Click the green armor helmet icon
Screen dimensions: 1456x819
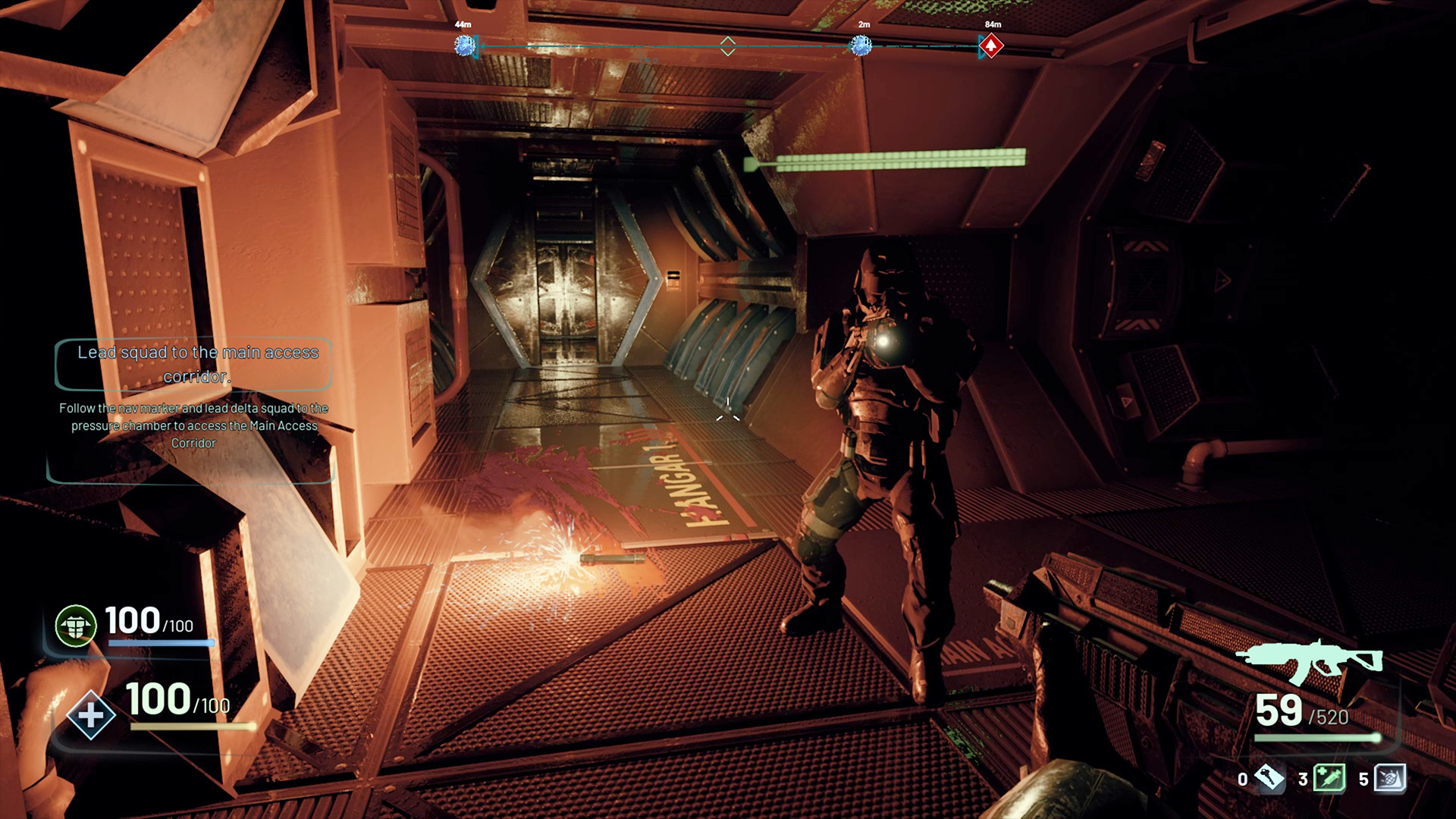76,626
